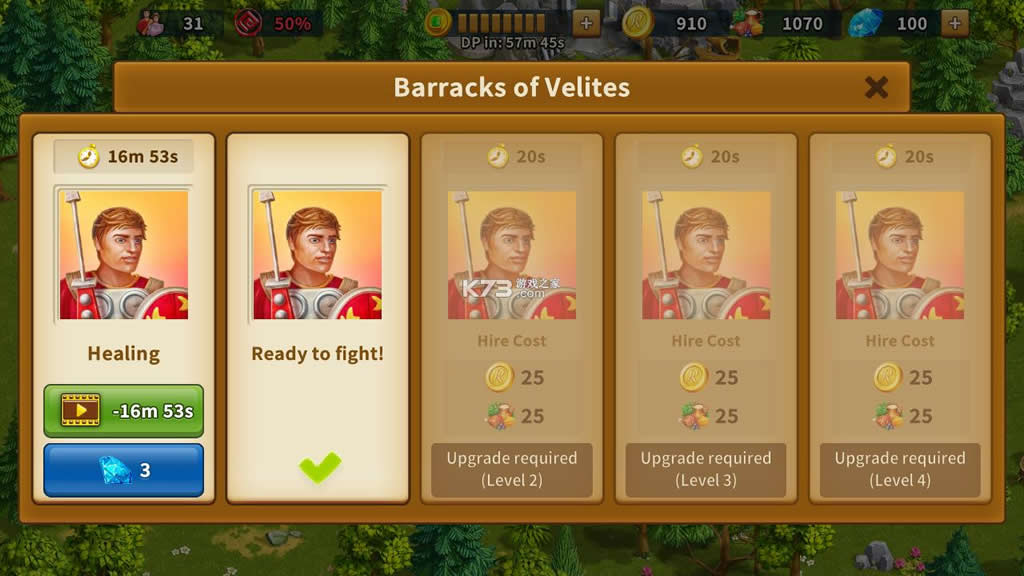The height and width of the screenshot is (576, 1024).
Task: Close the Barracks of Velites window
Action: (x=876, y=87)
